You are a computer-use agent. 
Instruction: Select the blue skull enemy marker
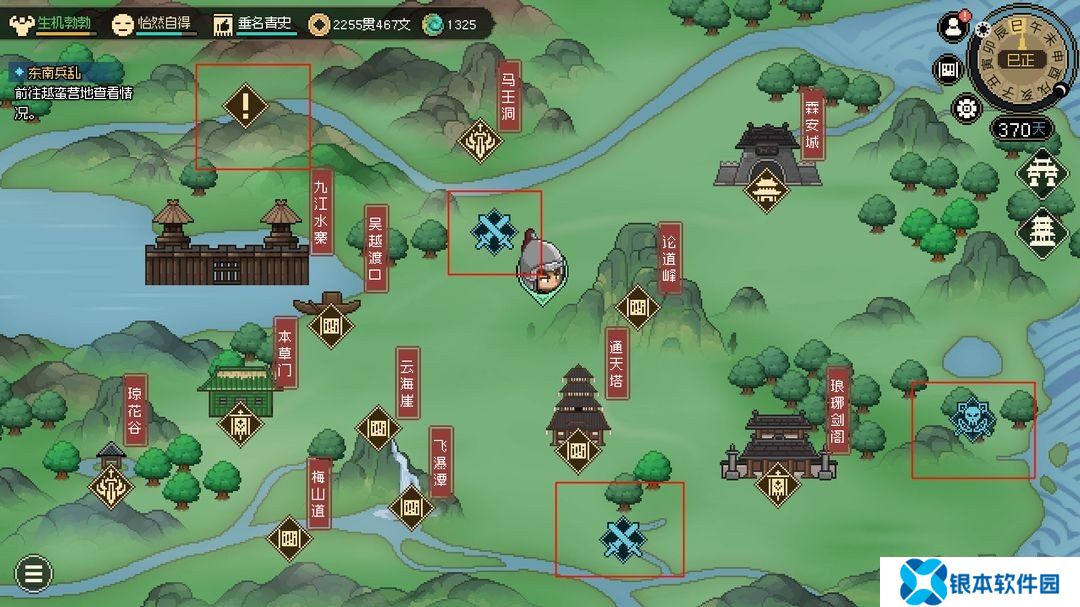click(972, 420)
